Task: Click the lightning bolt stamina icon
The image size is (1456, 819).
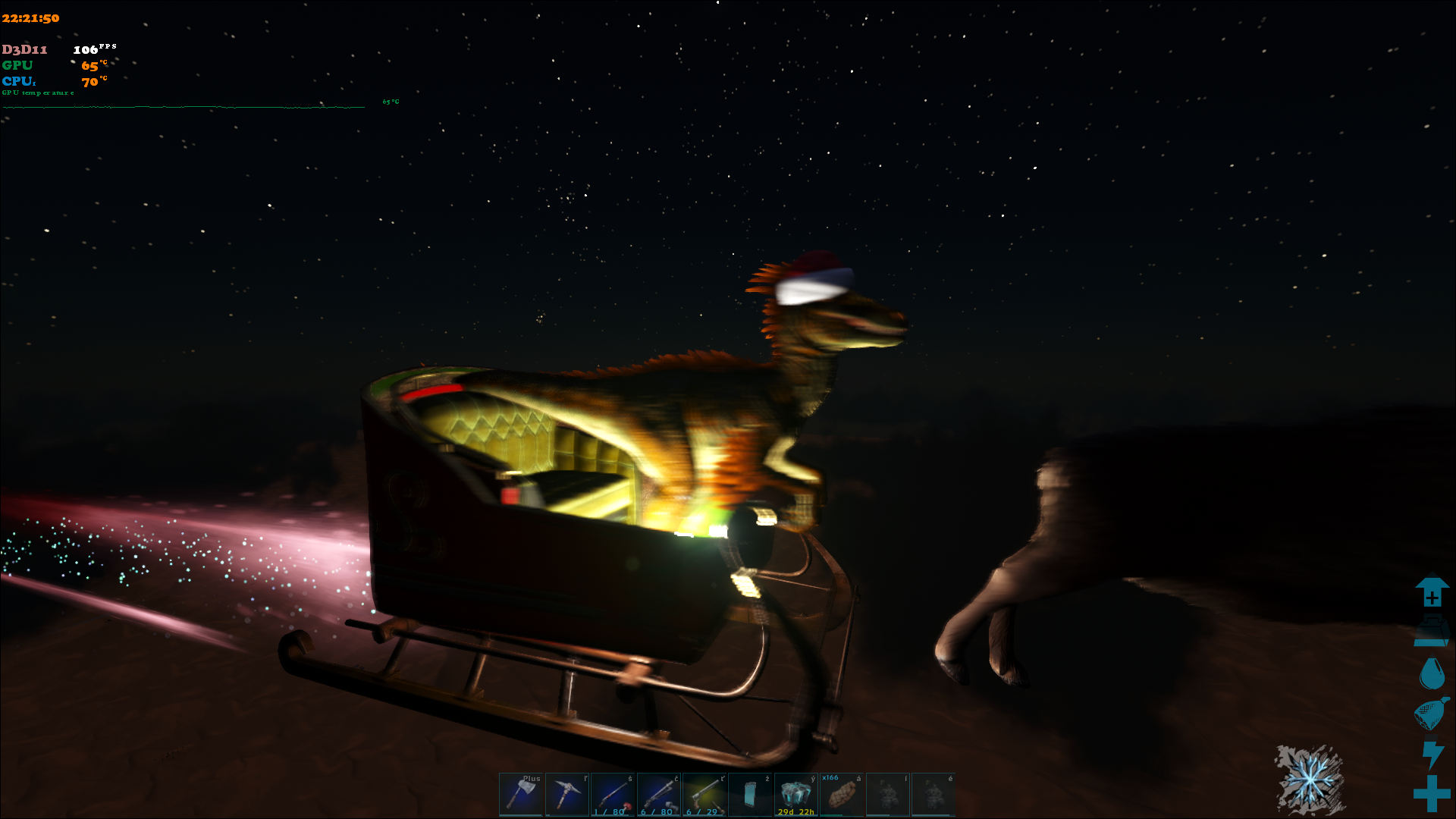Action: (x=1432, y=755)
